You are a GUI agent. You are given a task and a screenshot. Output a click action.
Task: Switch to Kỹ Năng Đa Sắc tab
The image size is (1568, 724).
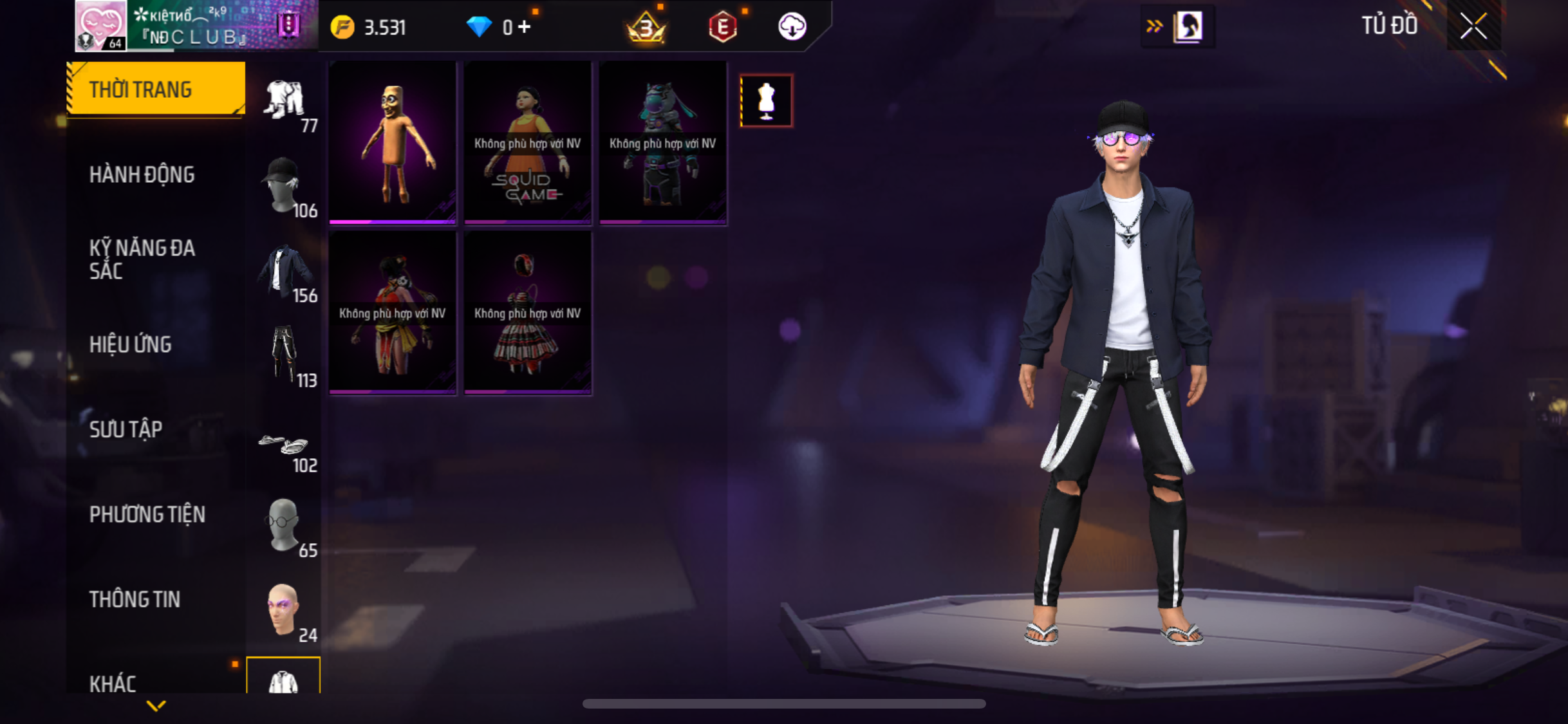coord(142,259)
